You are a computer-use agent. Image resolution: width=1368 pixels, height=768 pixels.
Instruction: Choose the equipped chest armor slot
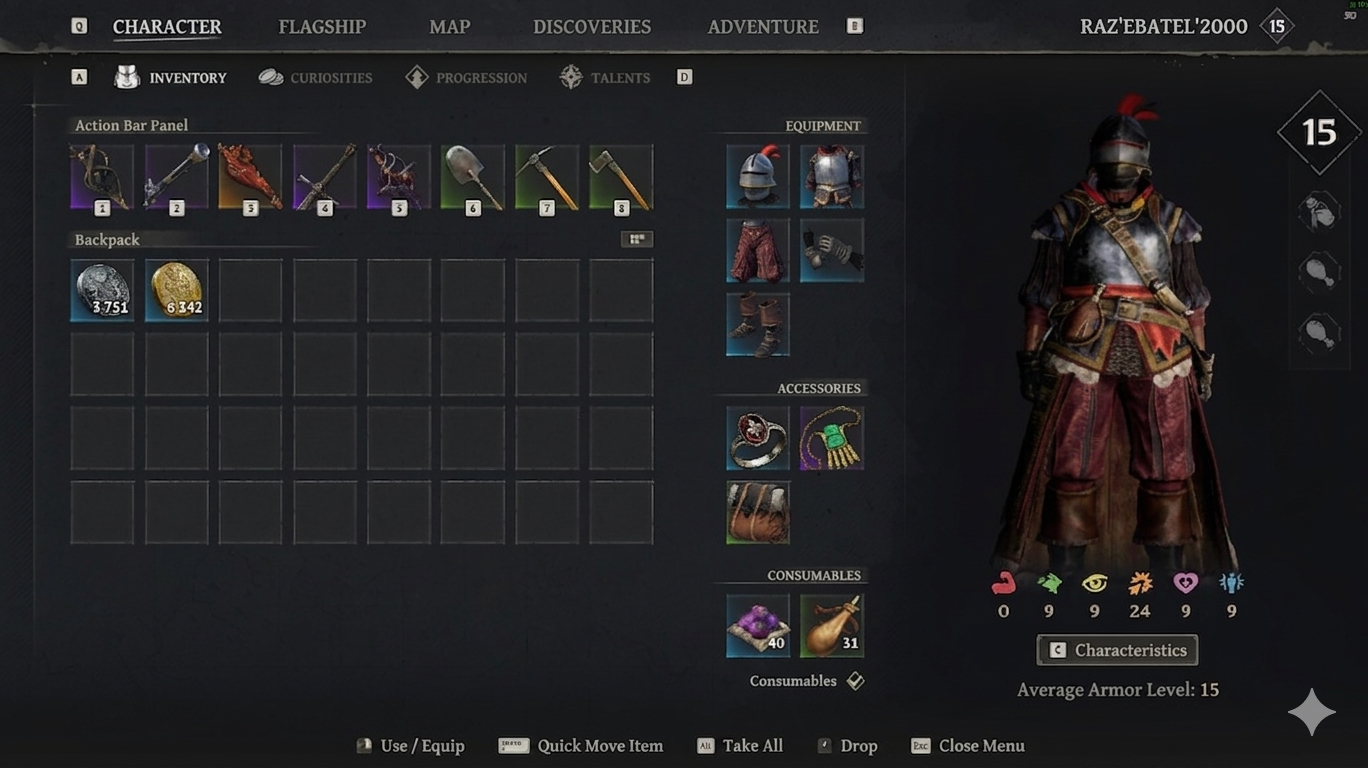832,177
